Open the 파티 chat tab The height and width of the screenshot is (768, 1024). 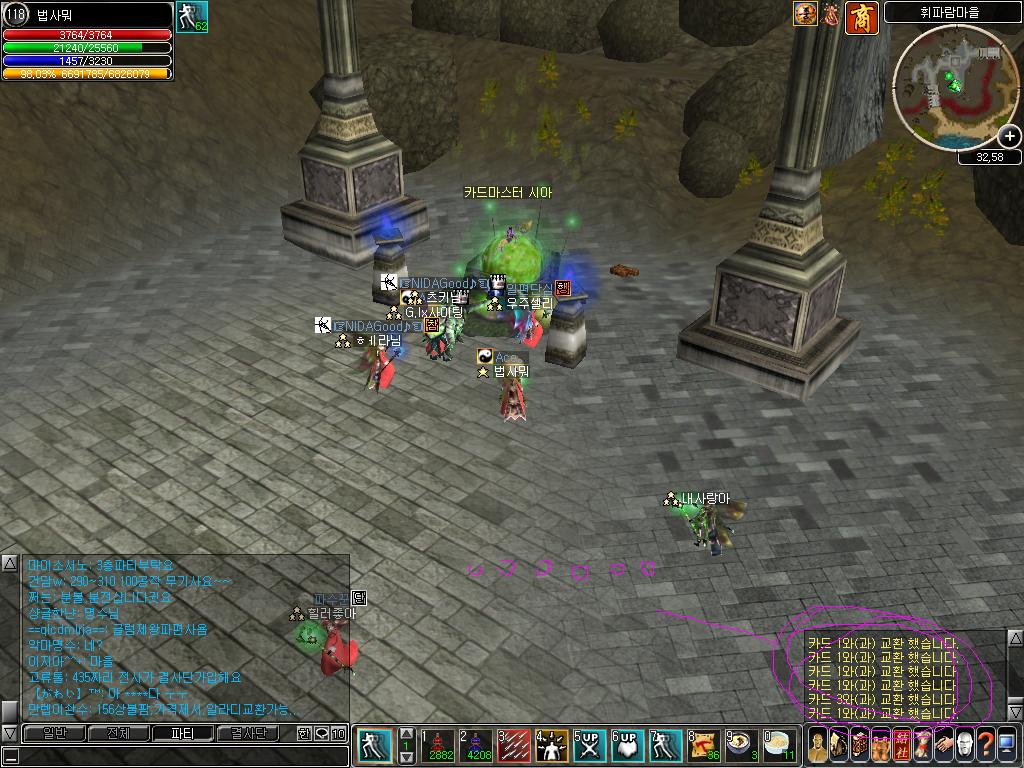coord(184,734)
